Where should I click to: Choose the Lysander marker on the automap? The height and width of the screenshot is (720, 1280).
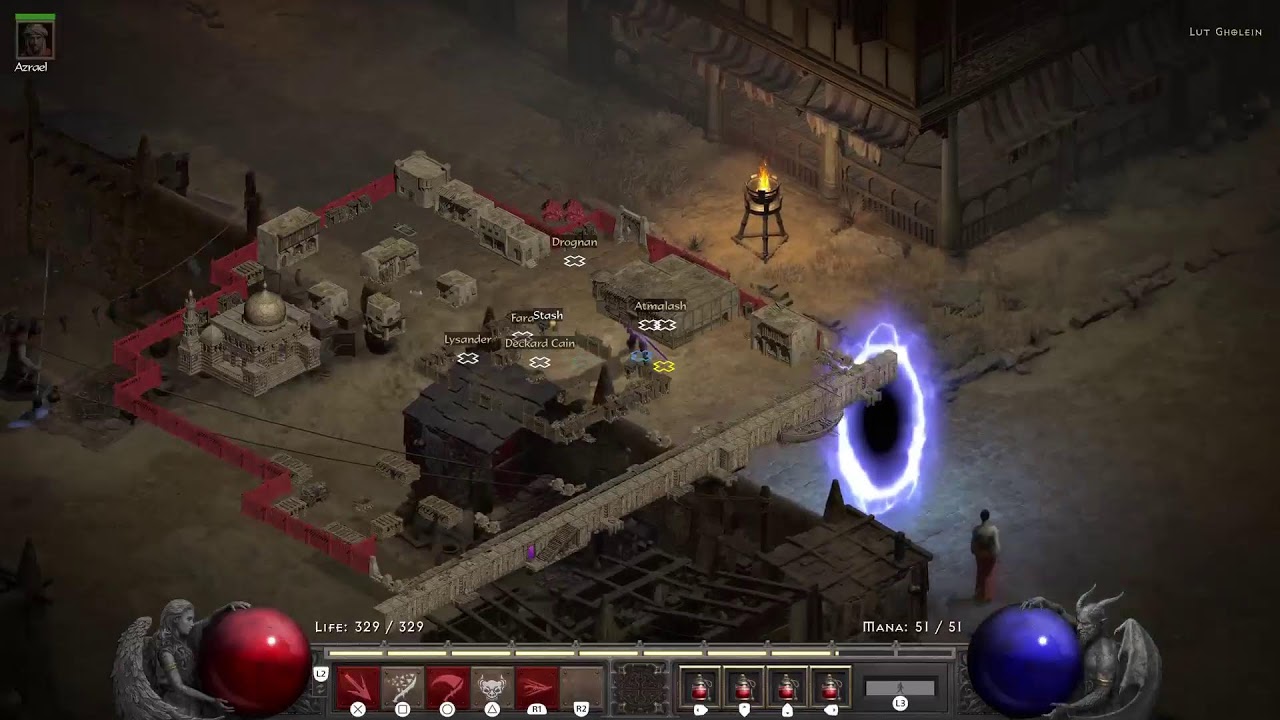click(x=467, y=358)
